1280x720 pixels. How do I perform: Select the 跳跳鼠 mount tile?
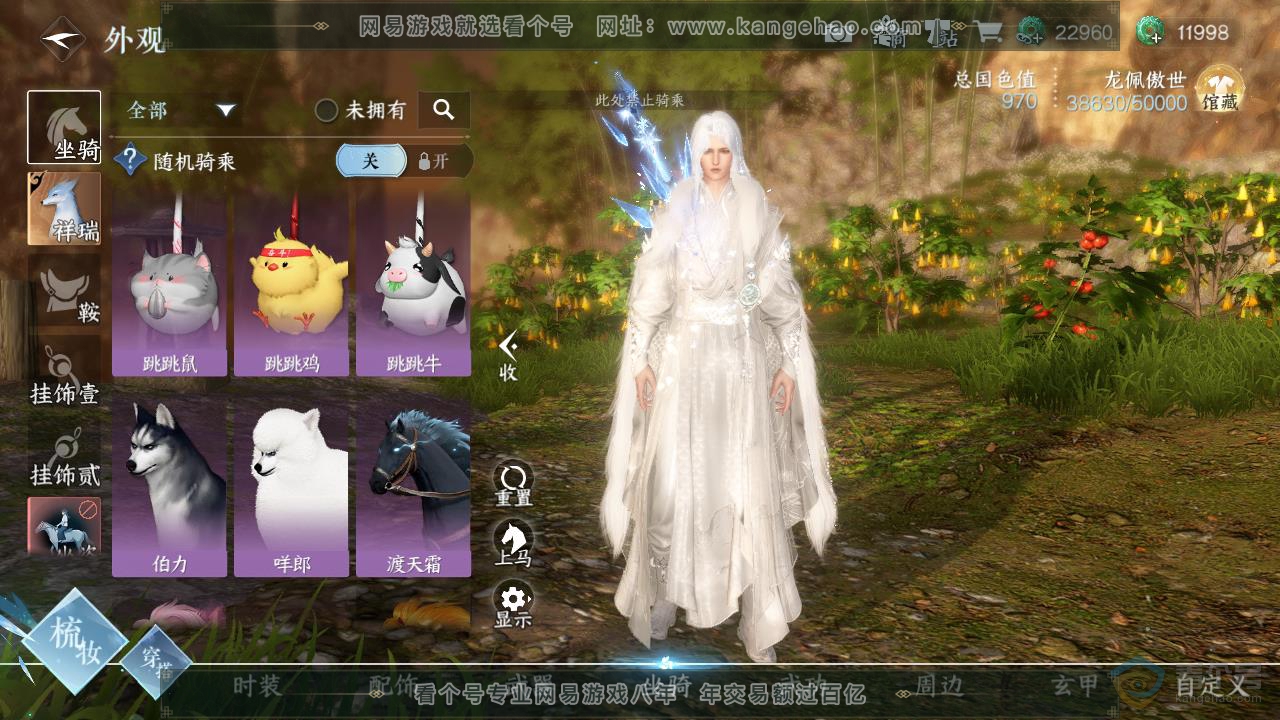click(169, 287)
